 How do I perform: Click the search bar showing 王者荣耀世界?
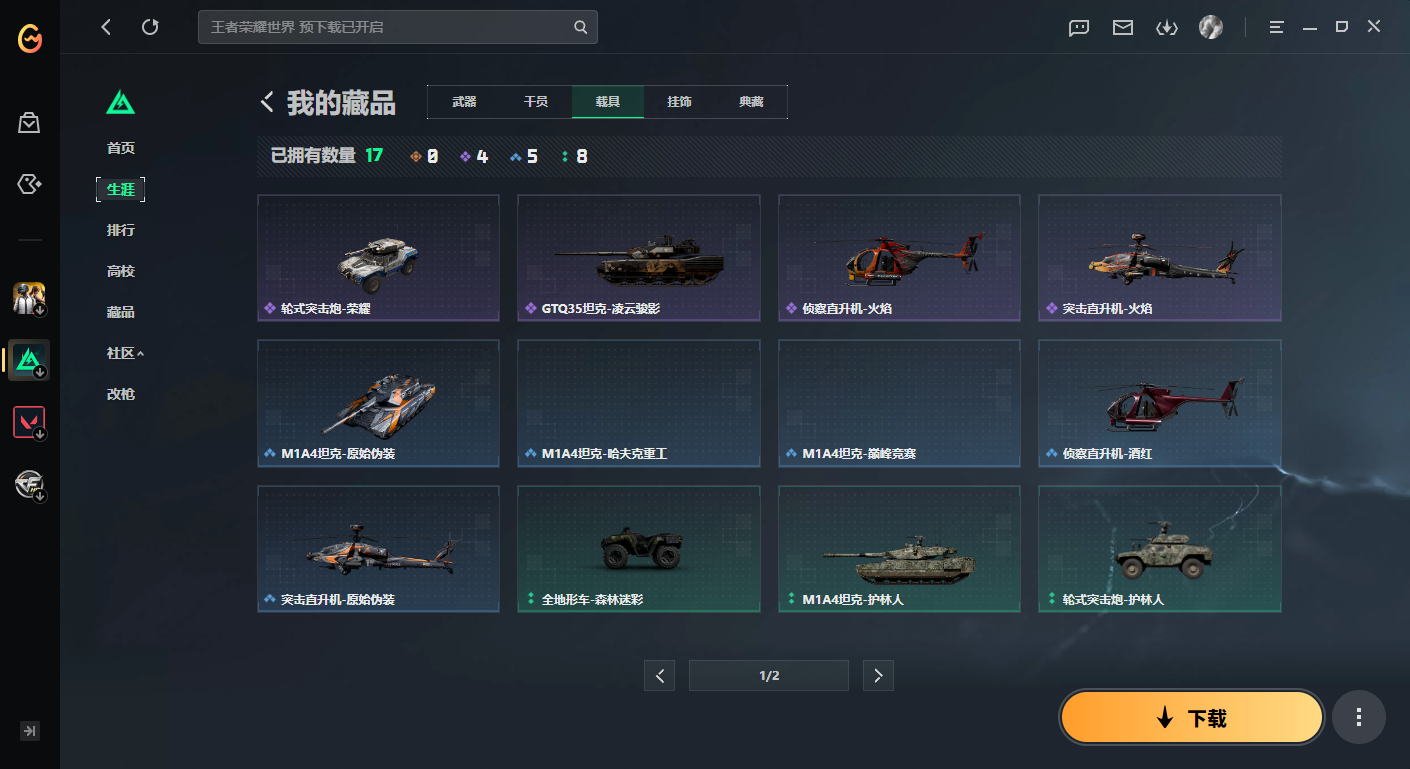[397, 27]
